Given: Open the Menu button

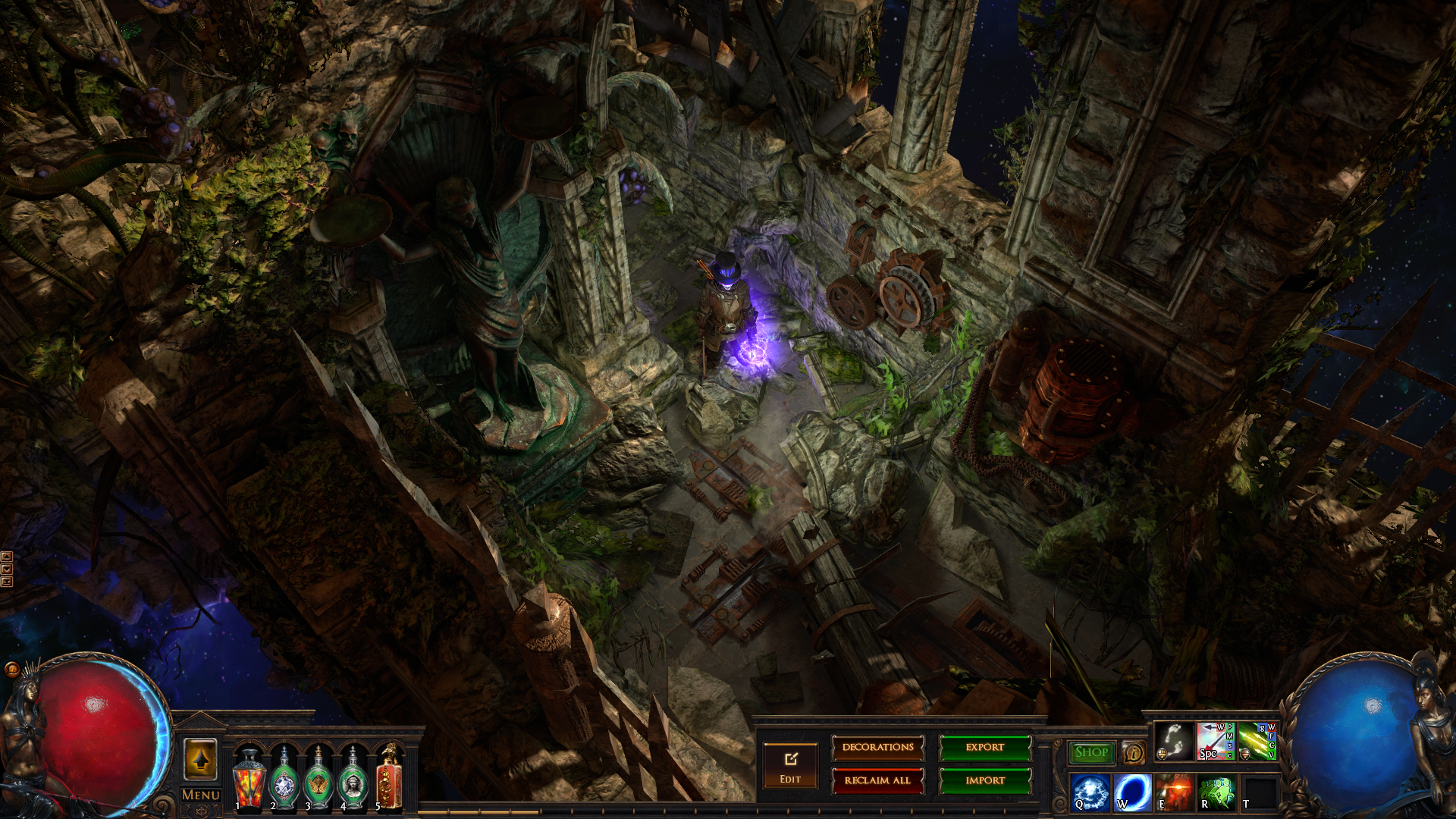Looking at the screenshot, I should click(x=201, y=795).
